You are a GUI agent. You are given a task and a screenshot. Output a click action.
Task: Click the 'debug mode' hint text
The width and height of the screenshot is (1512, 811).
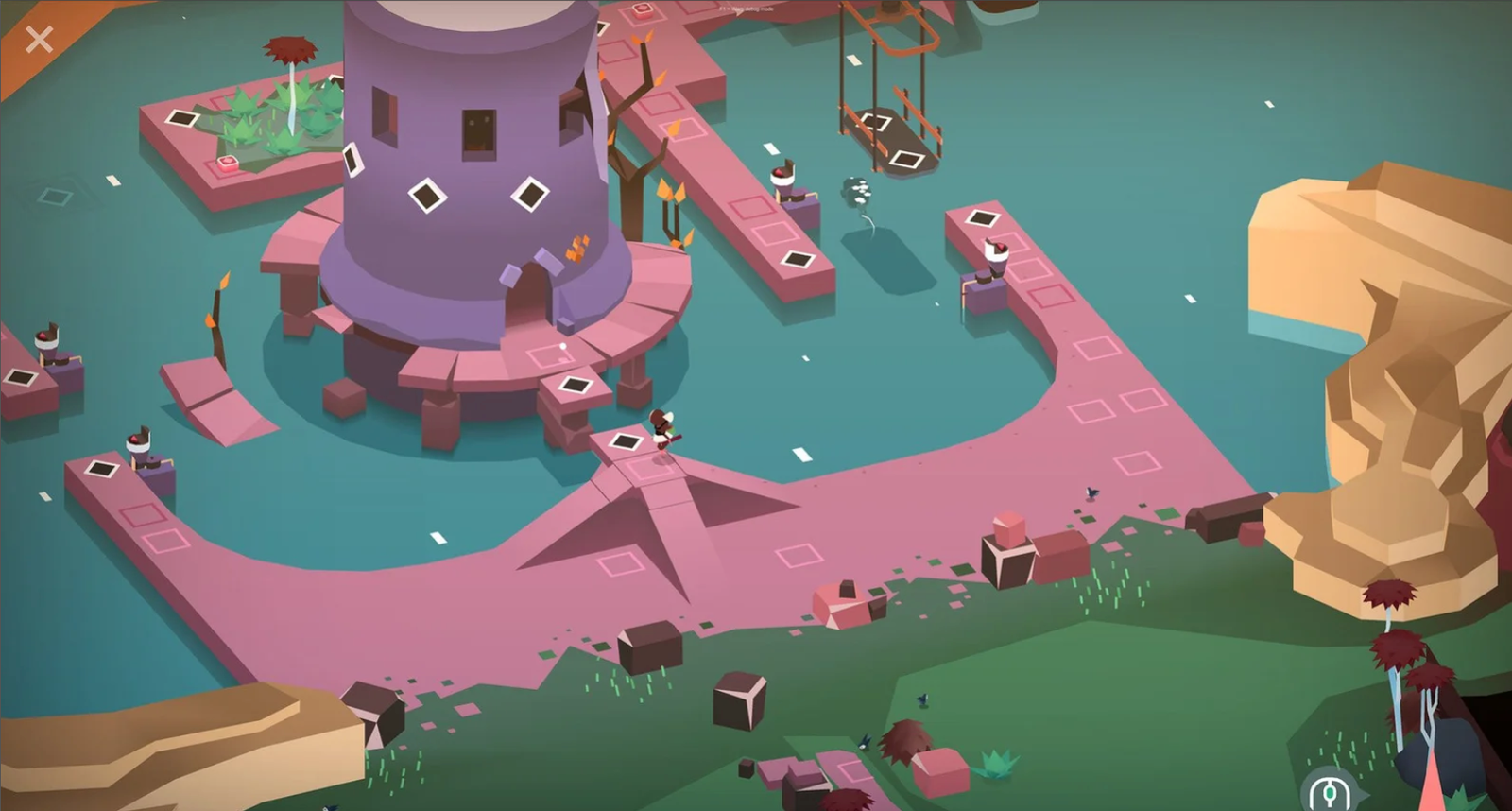[x=747, y=9]
